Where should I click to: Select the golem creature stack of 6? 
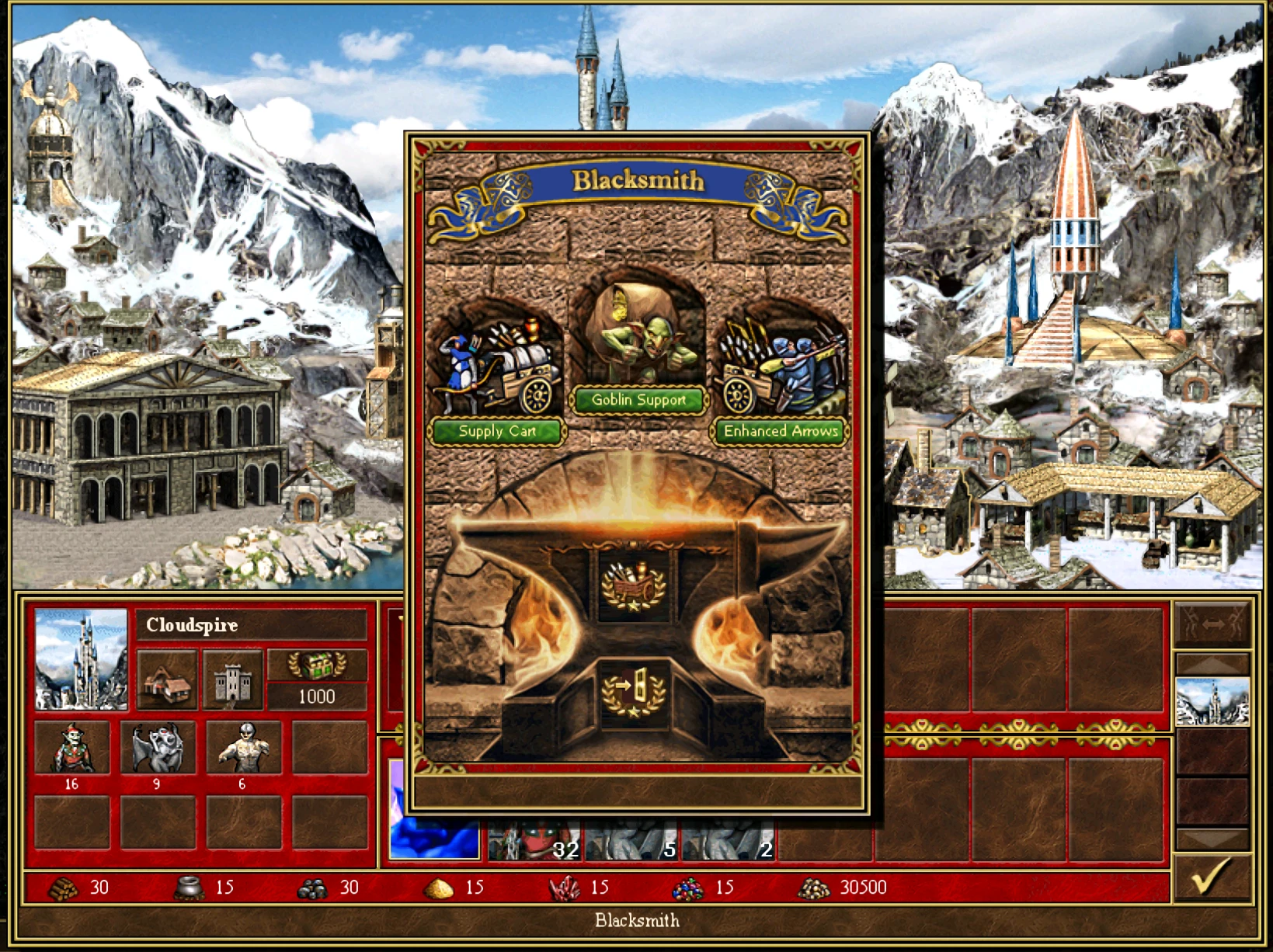click(x=244, y=748)
